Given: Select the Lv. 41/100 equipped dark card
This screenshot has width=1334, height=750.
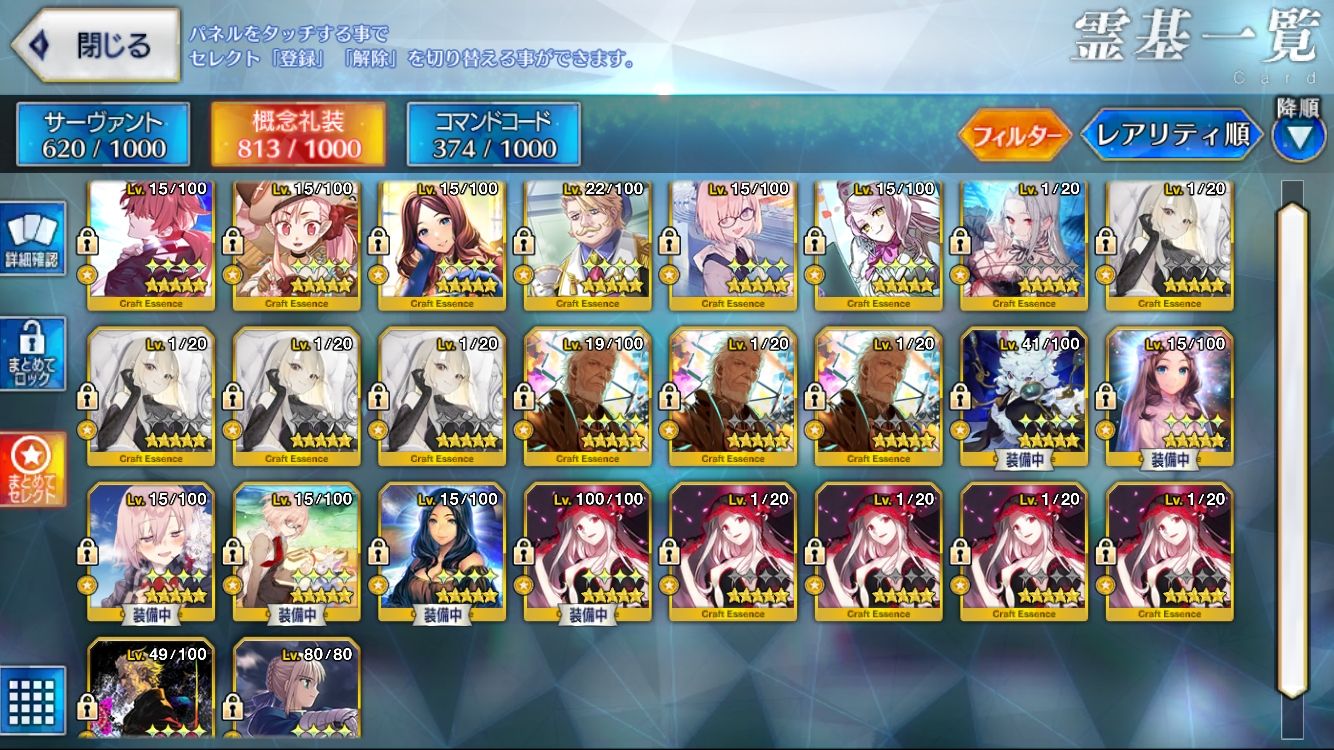Looking at the screenshot, I should [1024, 400].
